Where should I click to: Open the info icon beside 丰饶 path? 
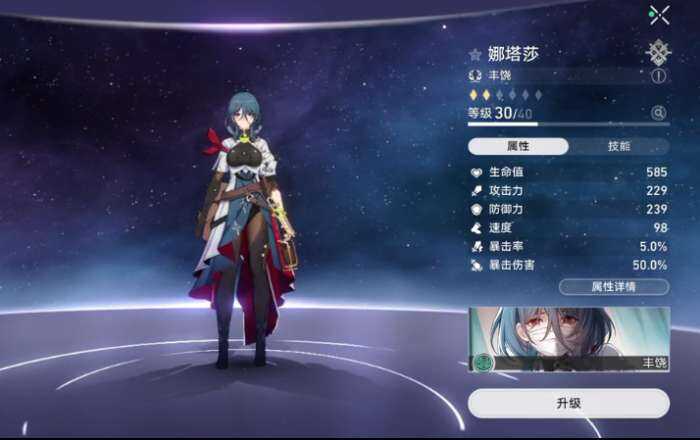(659, 75)
